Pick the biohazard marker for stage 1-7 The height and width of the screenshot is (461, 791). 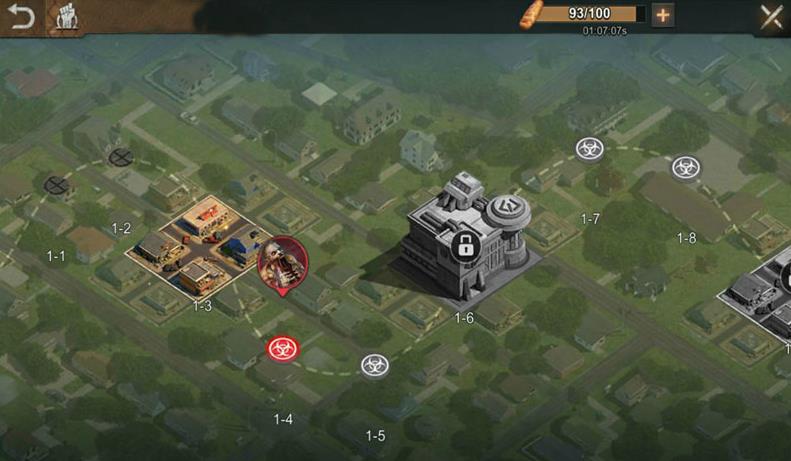click(589, 149)
